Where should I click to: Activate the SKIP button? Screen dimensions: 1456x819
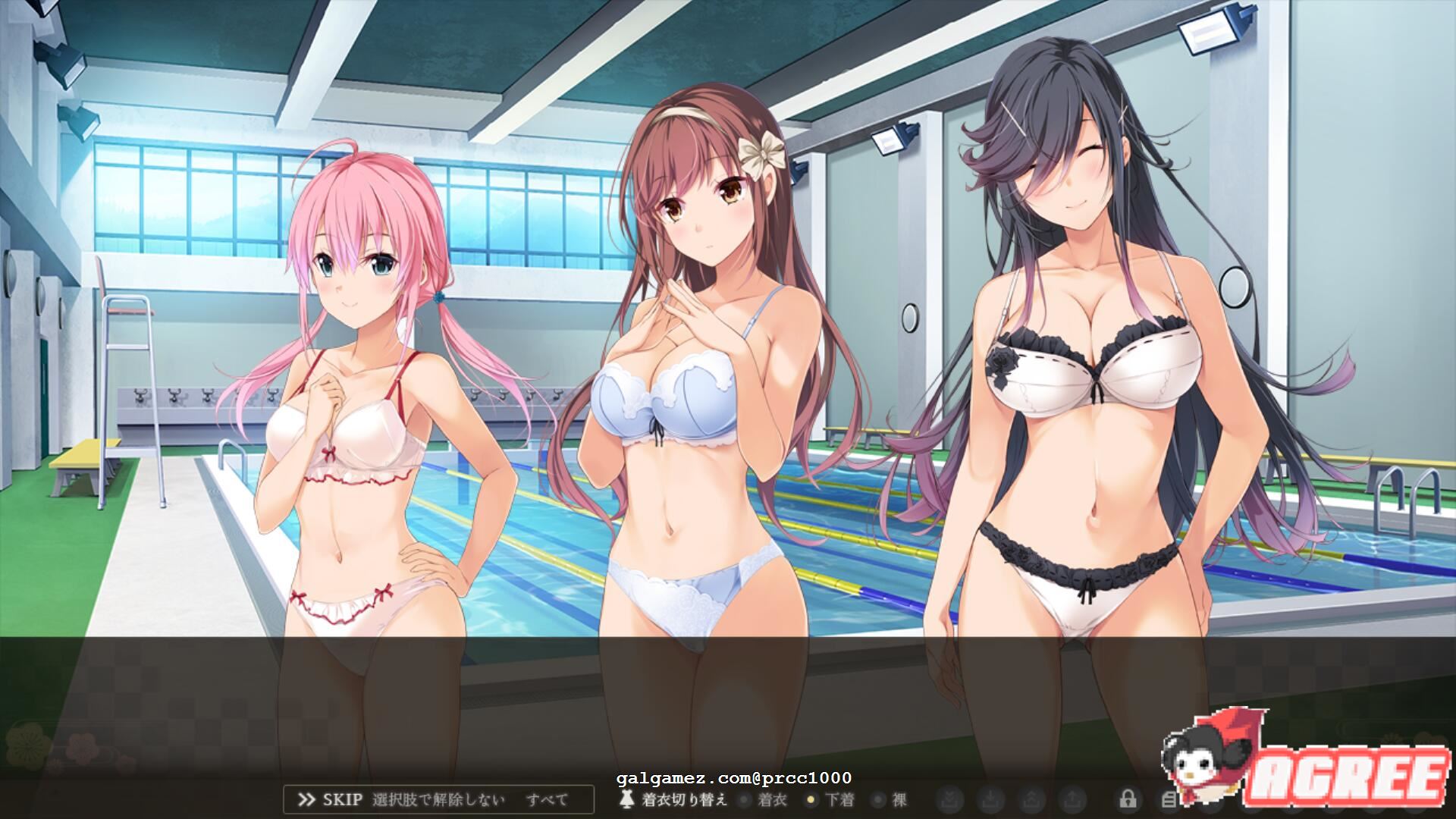(330, 799)
